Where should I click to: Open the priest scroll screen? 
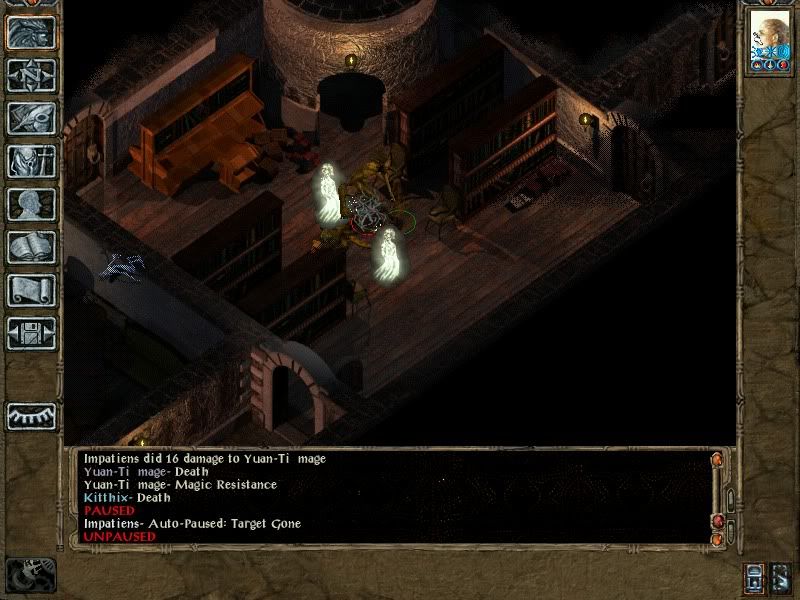pos(31,290)
